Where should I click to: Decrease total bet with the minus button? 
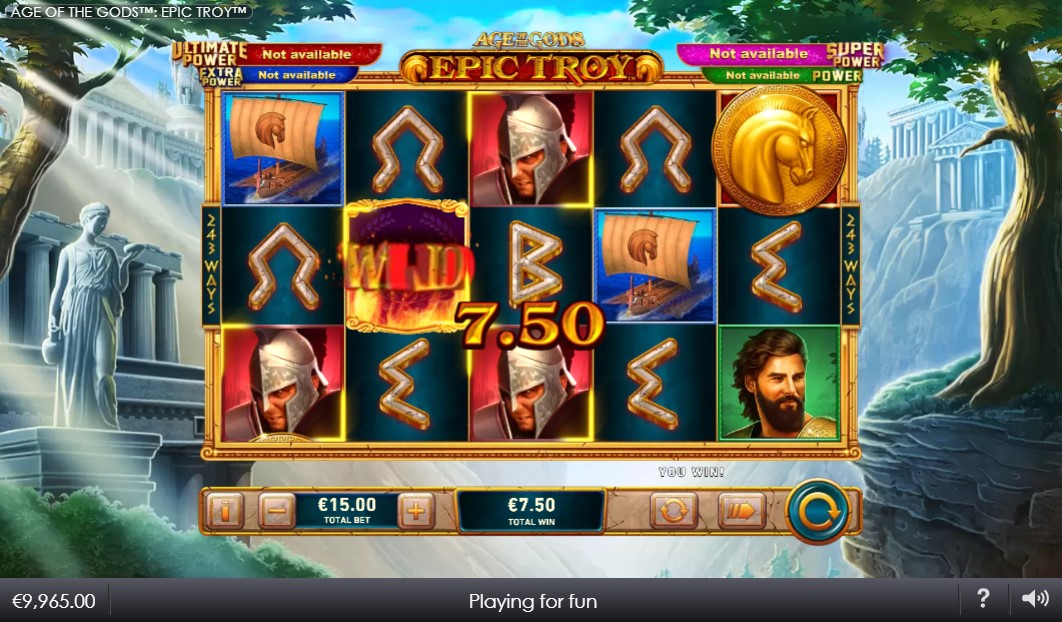coord(277,511)
